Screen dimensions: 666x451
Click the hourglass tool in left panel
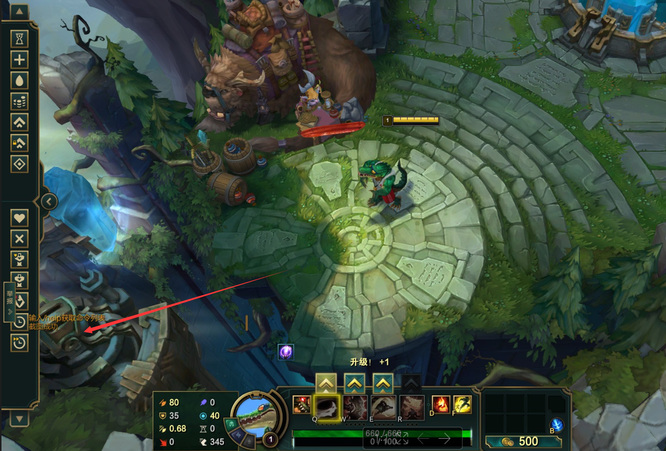point(19,38)
